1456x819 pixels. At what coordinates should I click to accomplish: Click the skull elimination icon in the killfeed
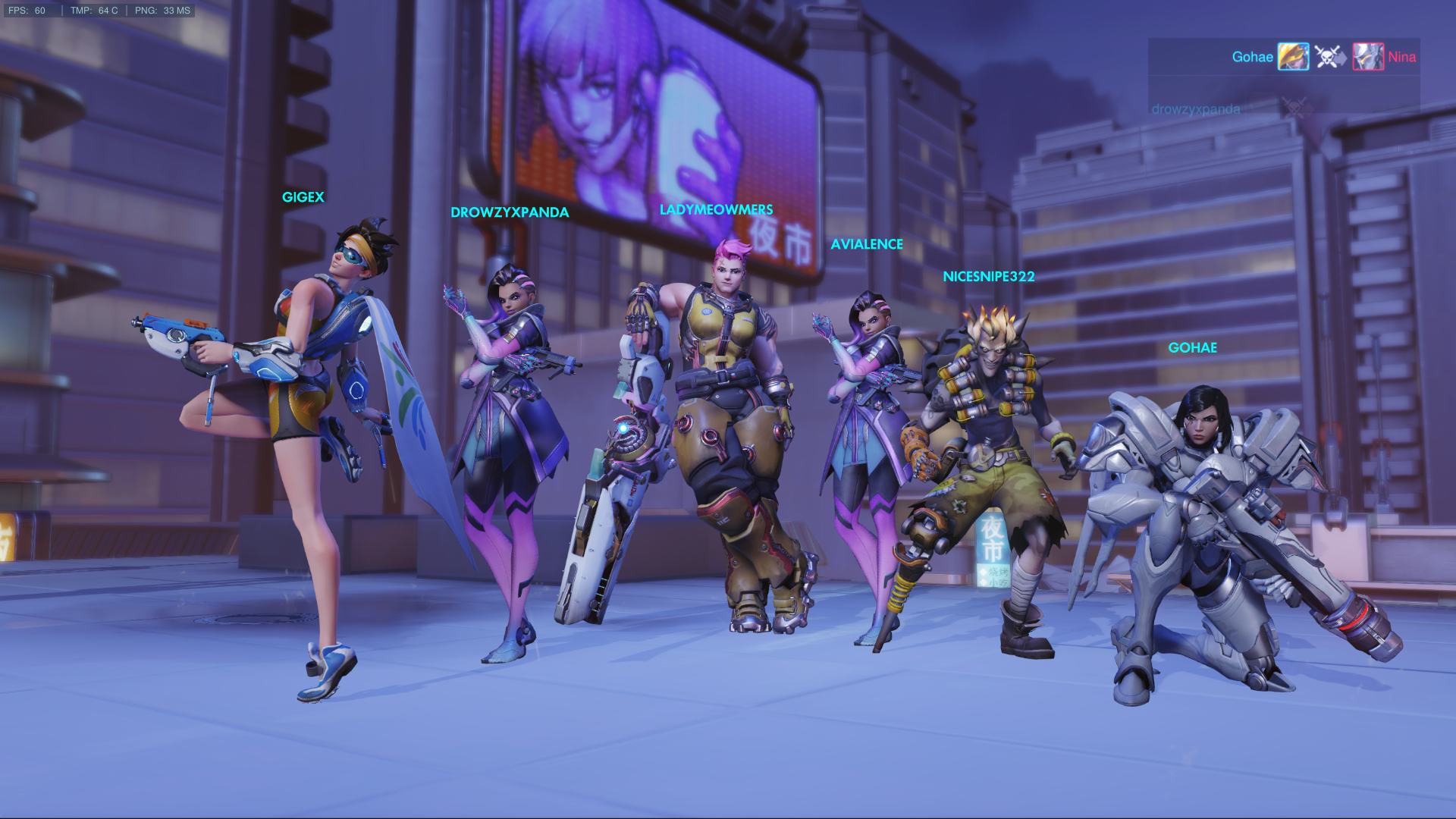click(1327, 57)
